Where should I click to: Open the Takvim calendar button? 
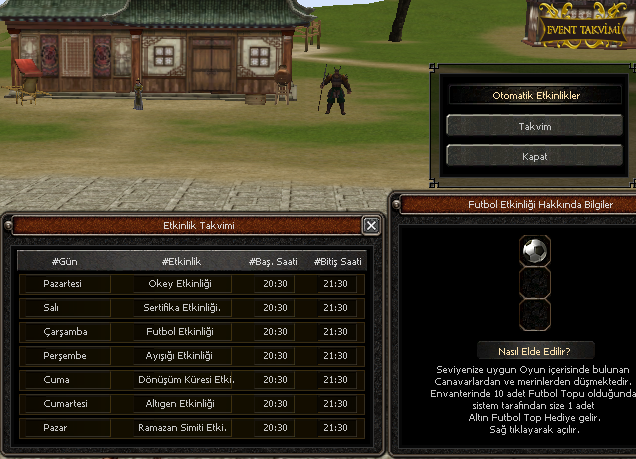coord(534,127)
